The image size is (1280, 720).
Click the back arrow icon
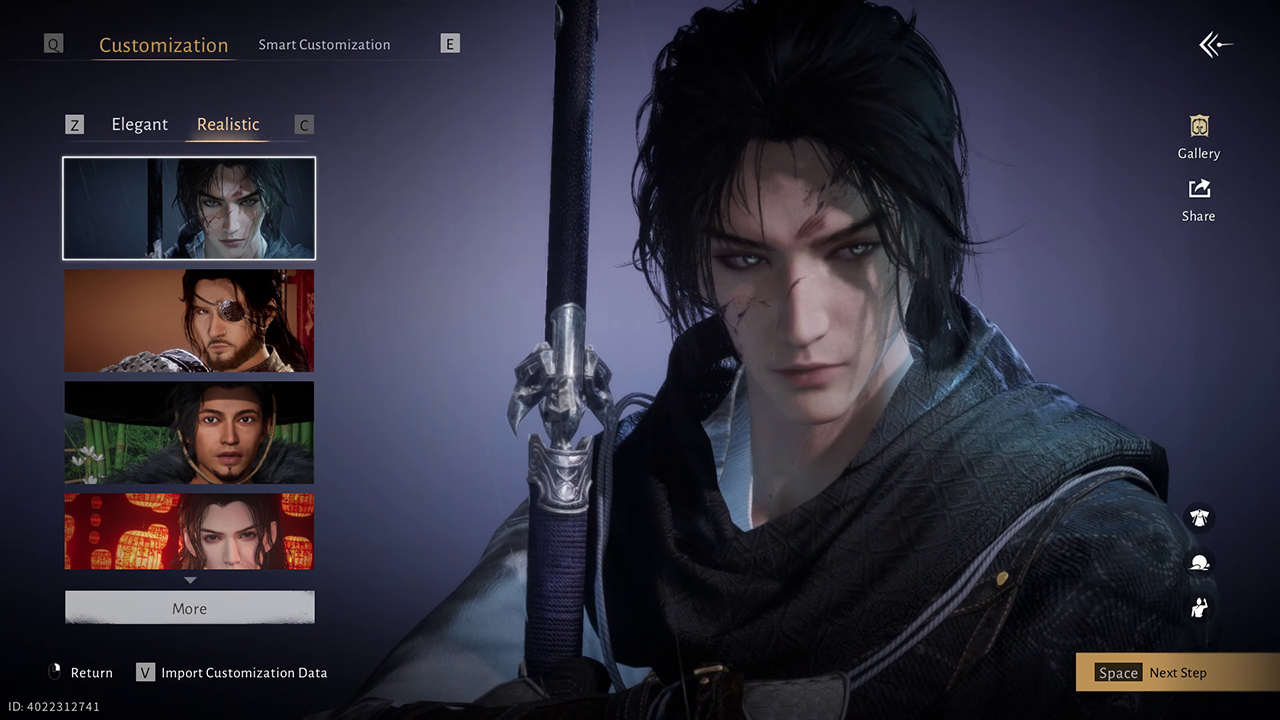point(1215,45)
